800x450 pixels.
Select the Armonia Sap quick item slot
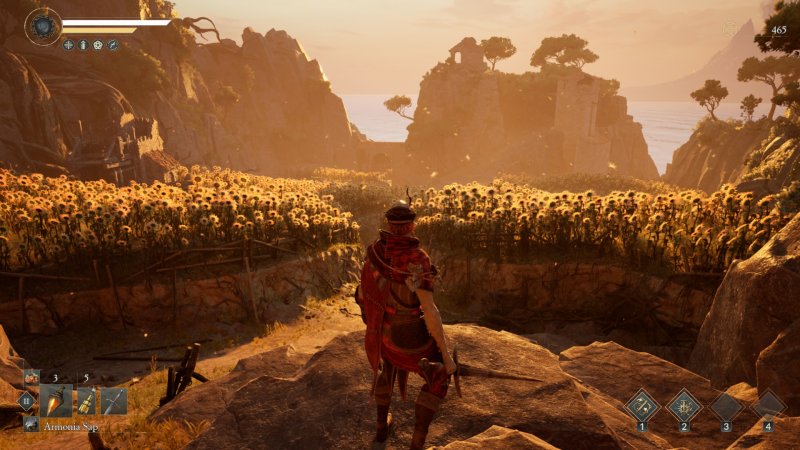[x=56, y=401]
